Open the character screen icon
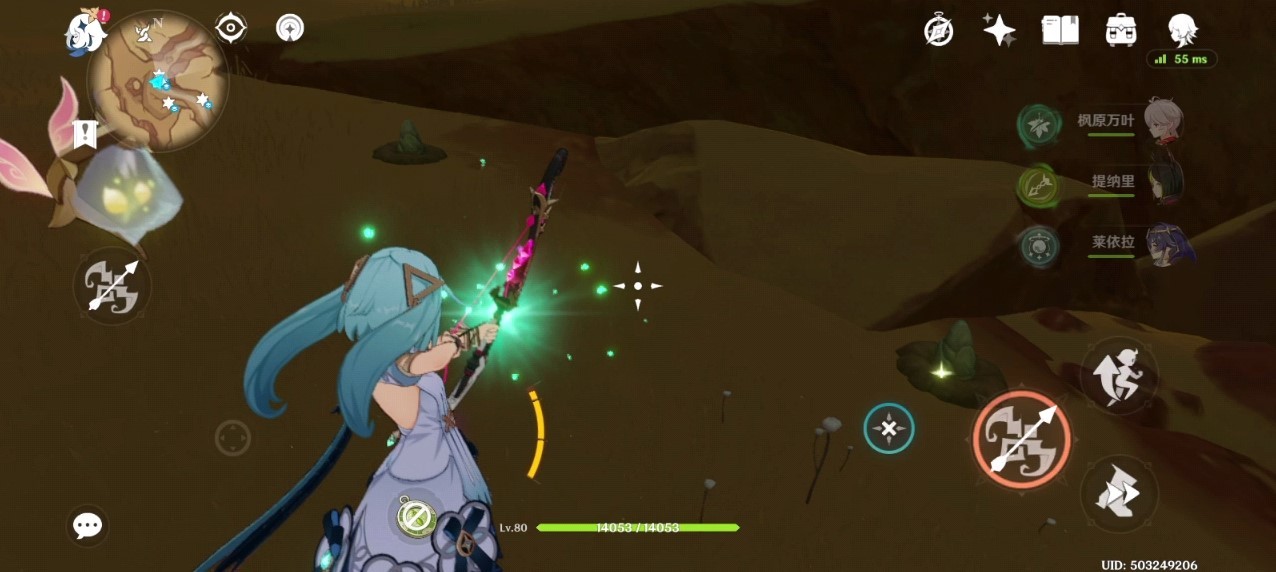The width and height of the screenshot is (1276, 572). 1183,30
